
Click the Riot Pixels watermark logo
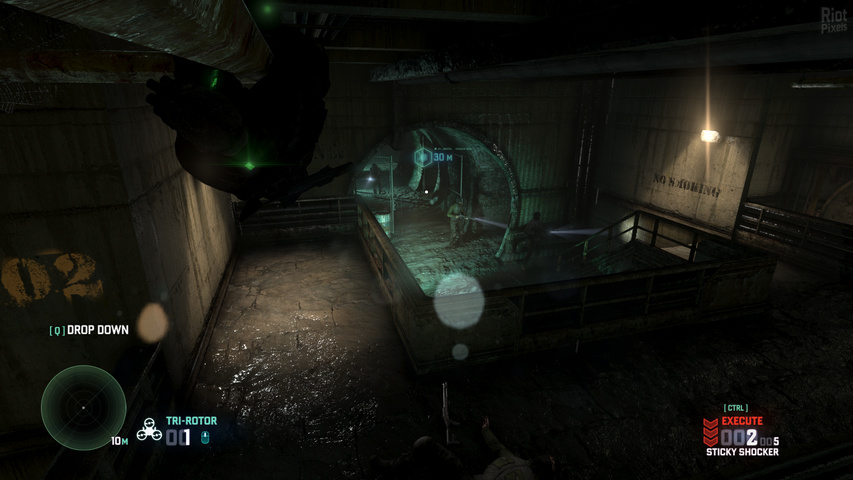coord(833,19)
